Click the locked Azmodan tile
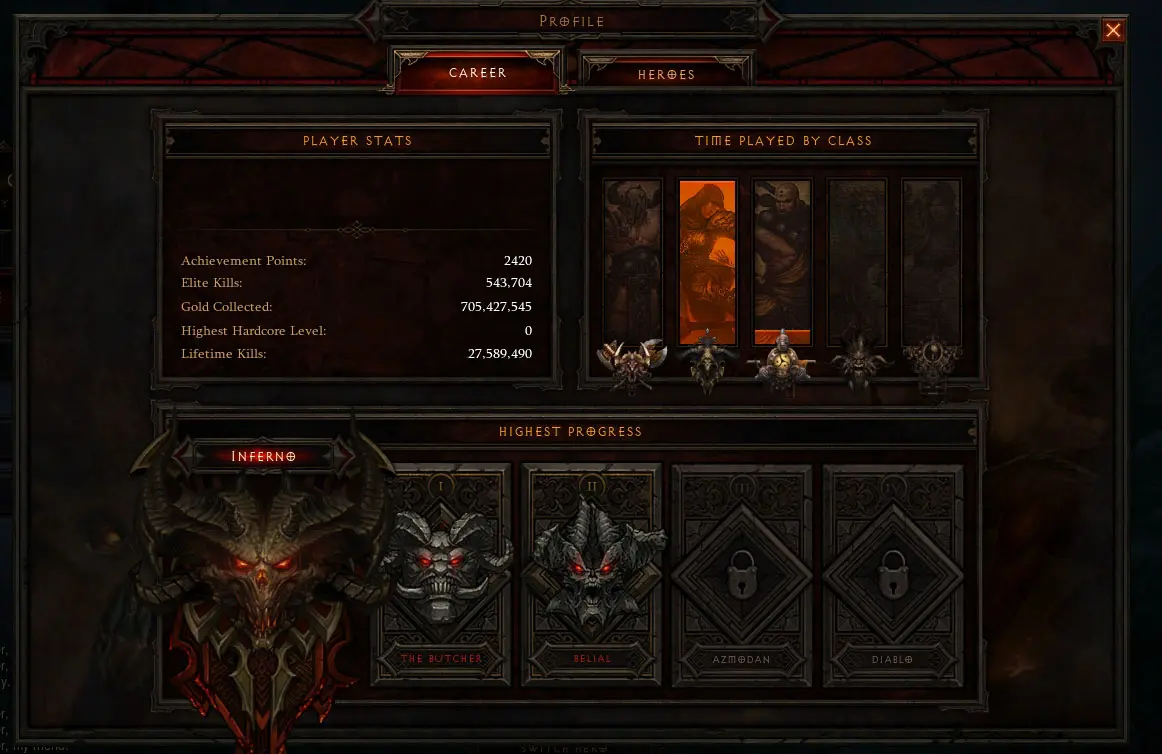Image resolution: width=1162 pixels, height=754 pixels. [742, 573]
